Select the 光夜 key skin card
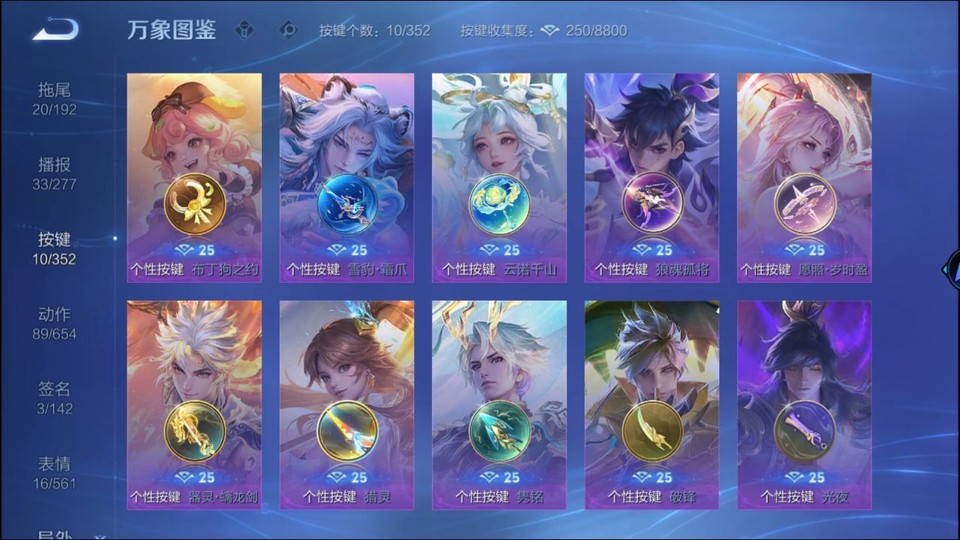Image resolution: width=960 pixels, height=540 pixels. pos(804,404)
